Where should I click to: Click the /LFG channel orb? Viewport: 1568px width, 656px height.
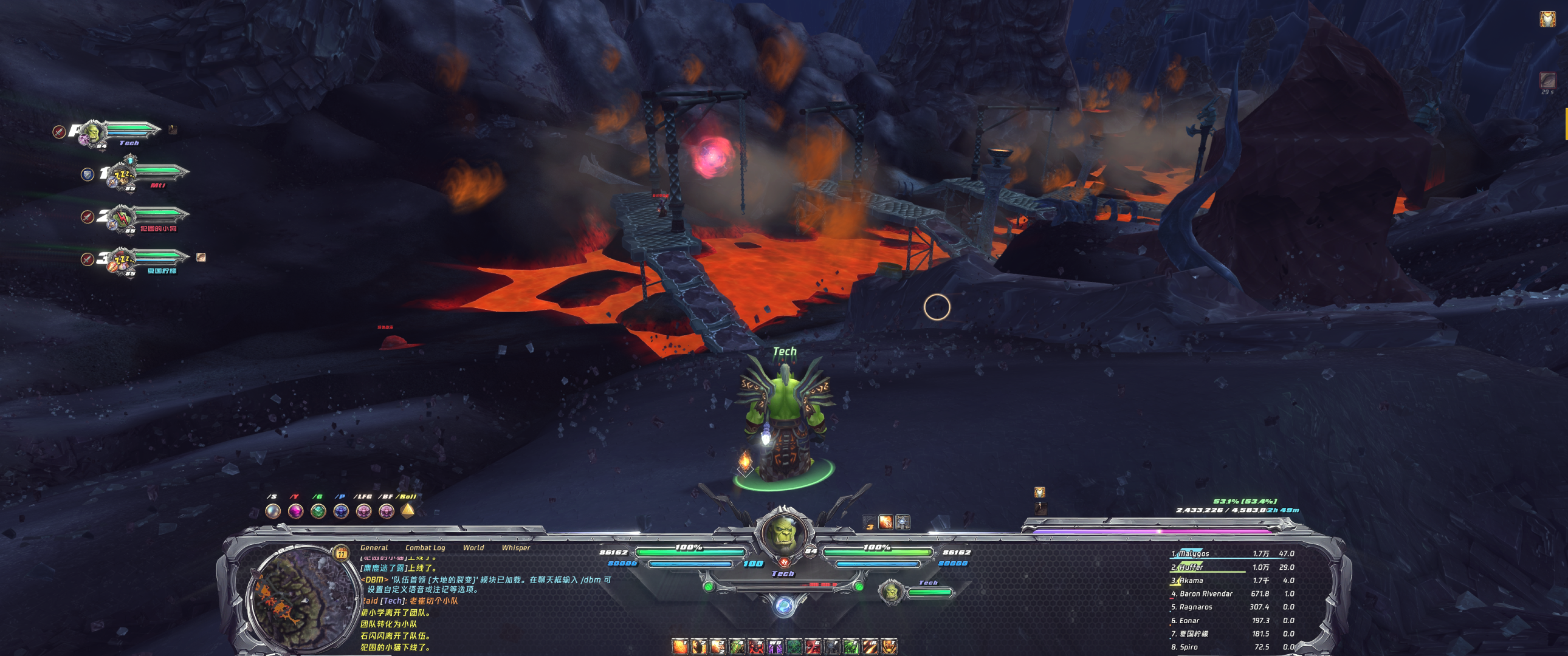tap(363, 511)
